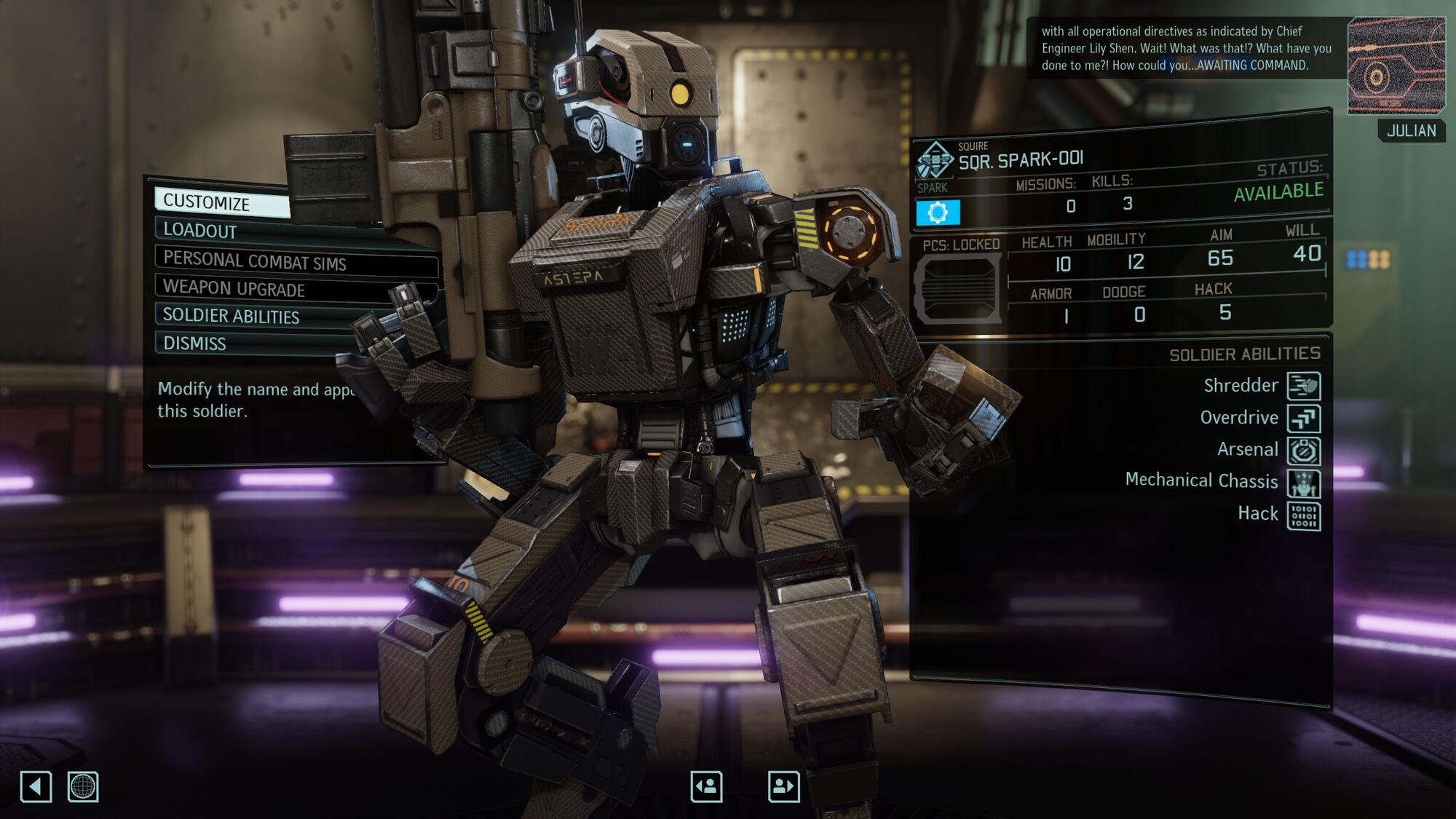The image size is (1456, 819).
Task: Select the Loadout option
Action: tap(218, 230)
